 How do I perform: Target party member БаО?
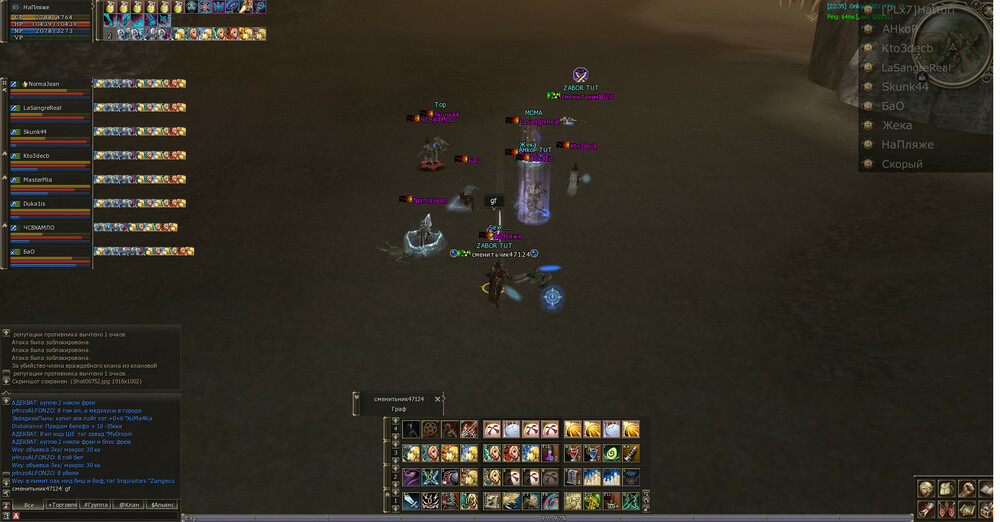pos(30,252)
